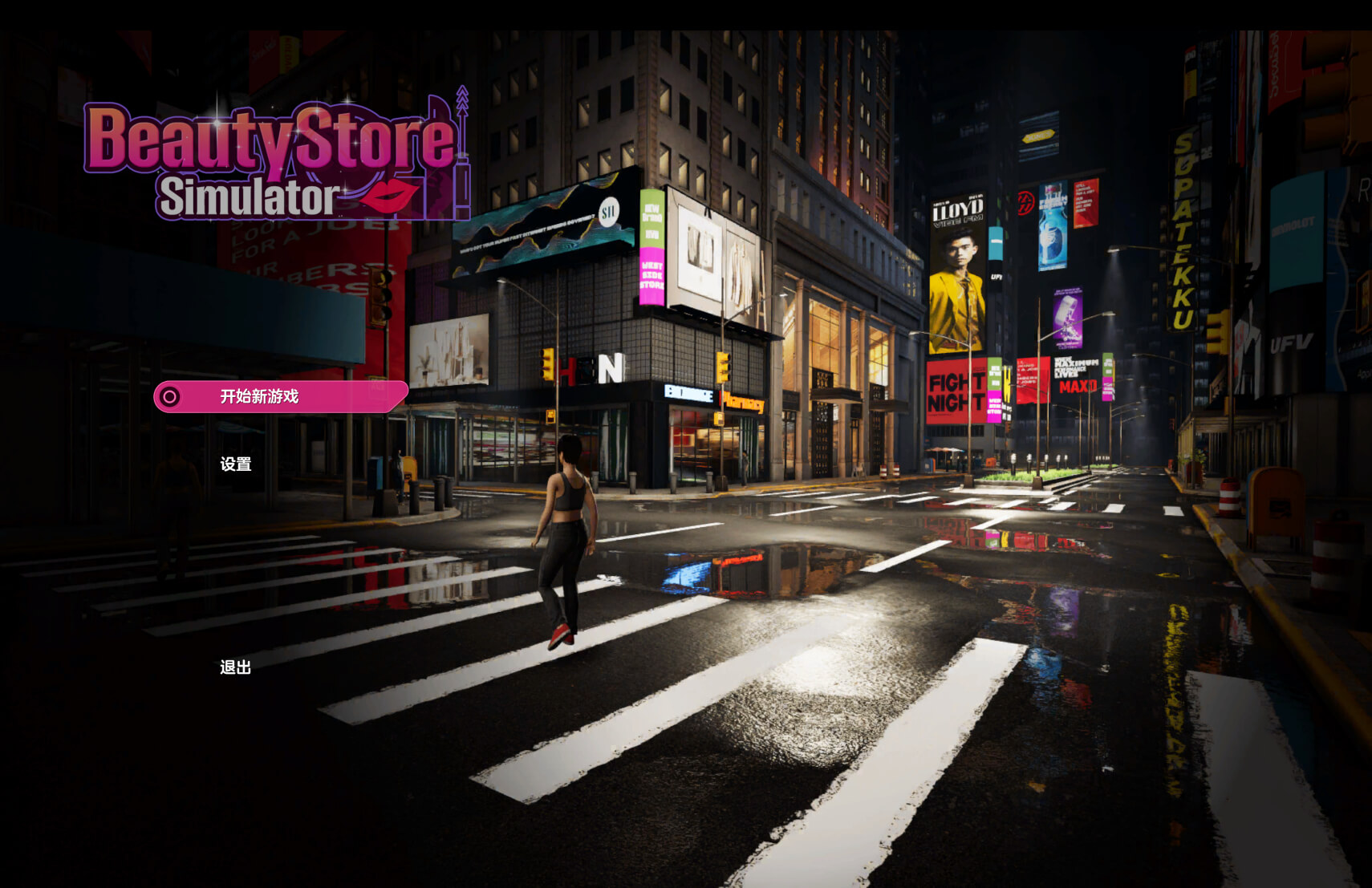The width and height of the screenshot is (1372, 888).
Task: Click the purple sneaker advertisement poster
Action: point(1067,318)
